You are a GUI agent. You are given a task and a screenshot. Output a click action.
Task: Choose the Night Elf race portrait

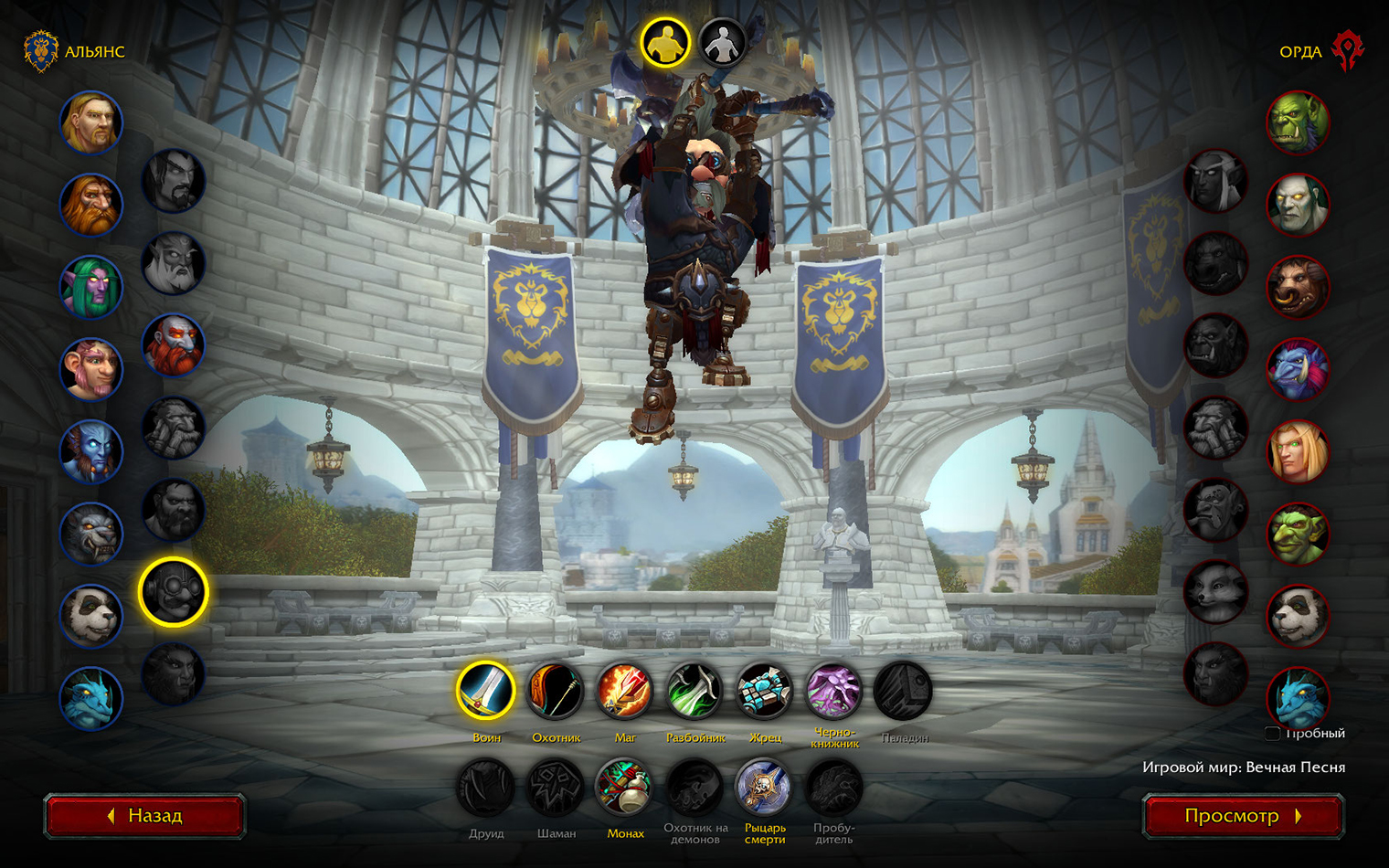(x=91, y=287)
